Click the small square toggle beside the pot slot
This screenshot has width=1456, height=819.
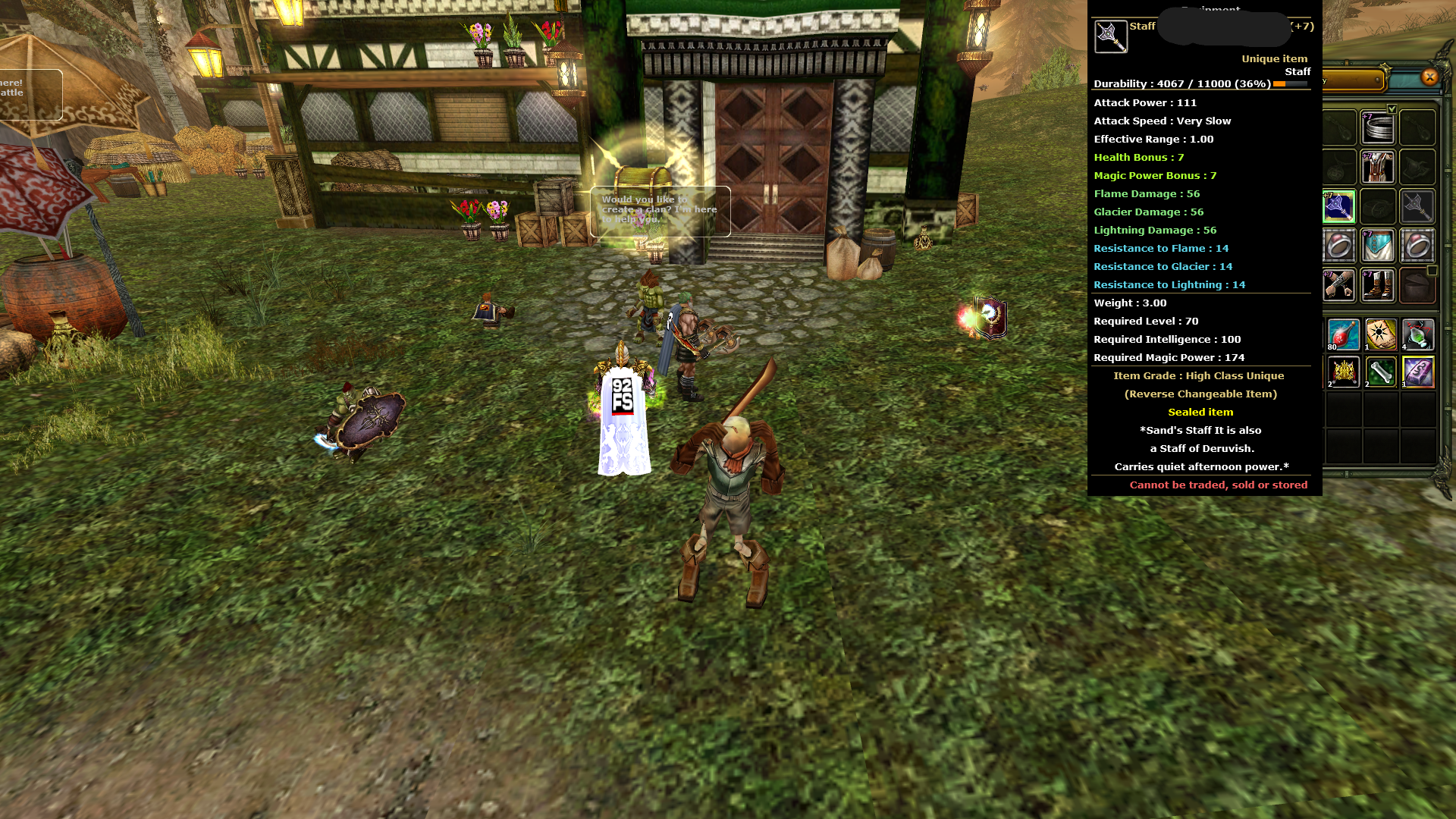click(1431, 271)
